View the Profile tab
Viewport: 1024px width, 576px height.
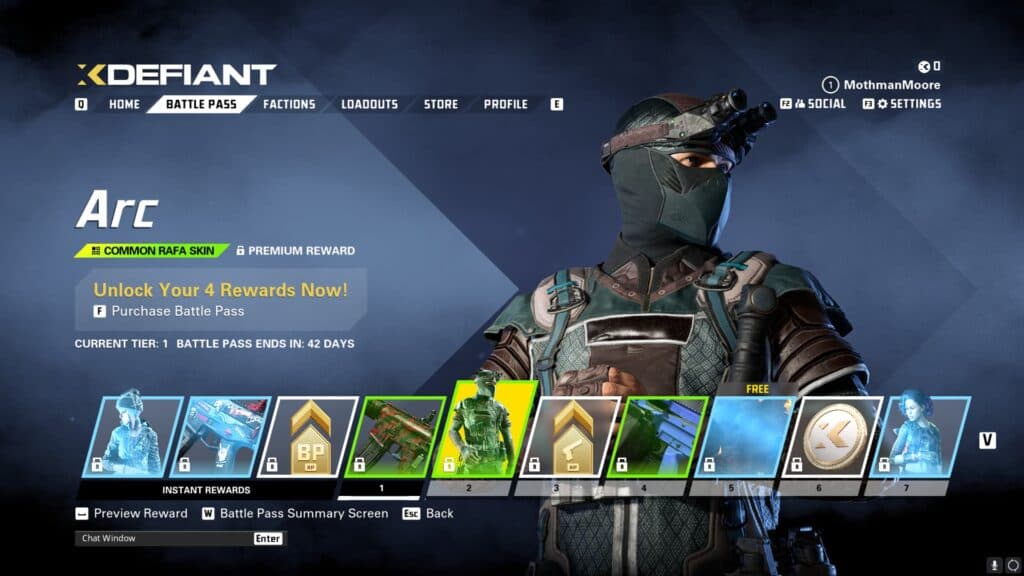(x=505, y=104)
